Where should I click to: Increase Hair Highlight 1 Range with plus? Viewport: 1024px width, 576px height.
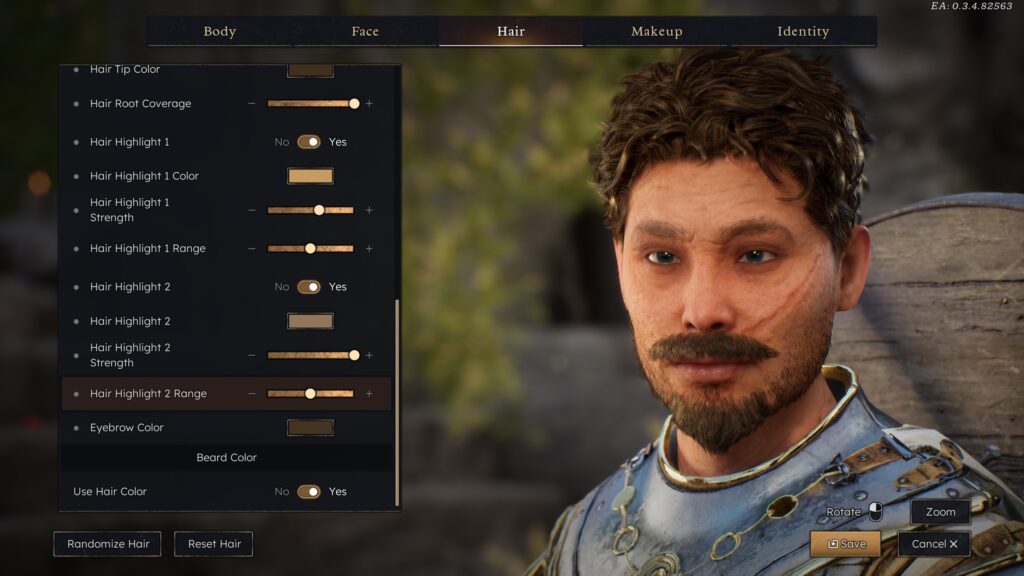click(369, 248)
